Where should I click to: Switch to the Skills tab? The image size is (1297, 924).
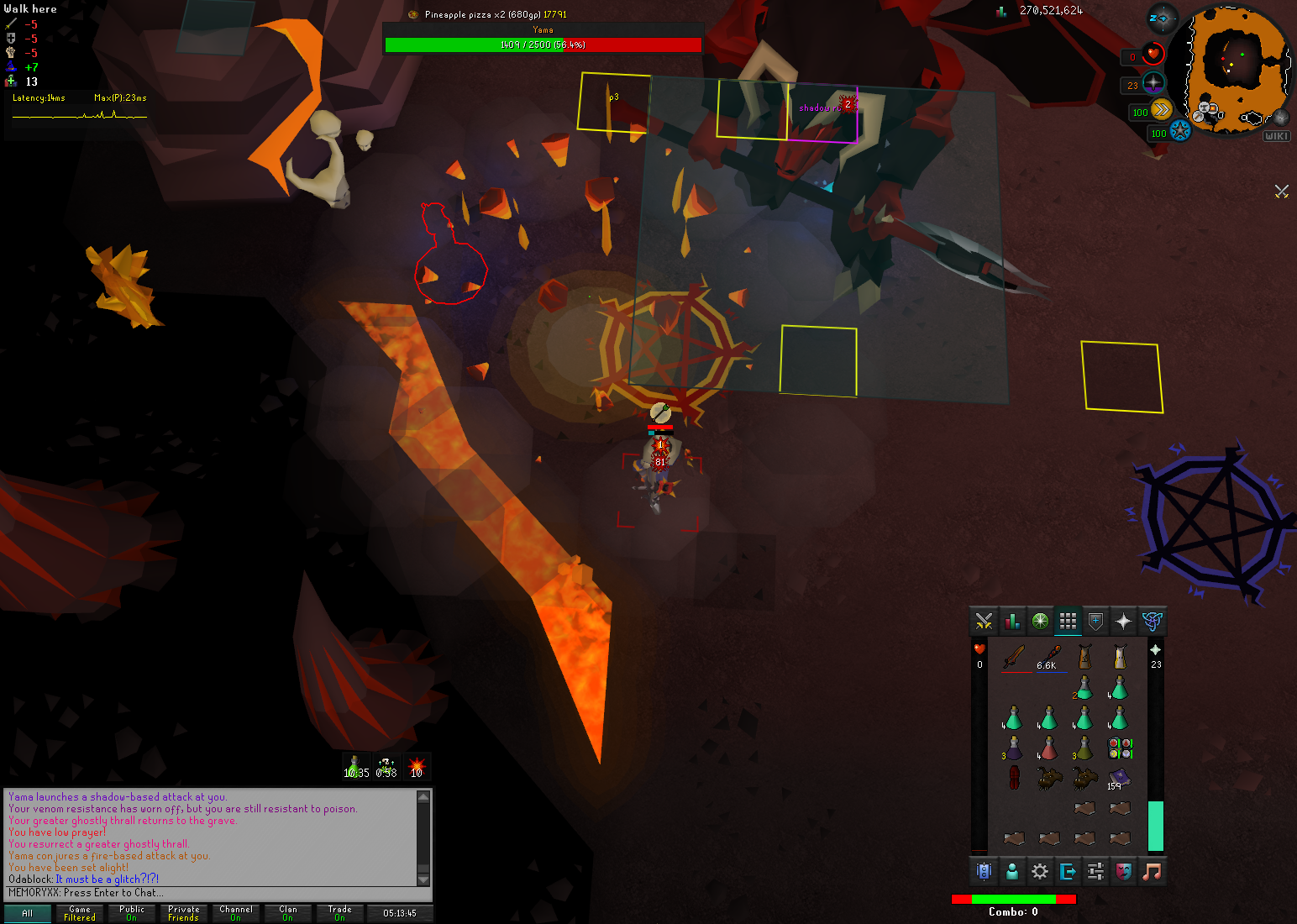1012,622
